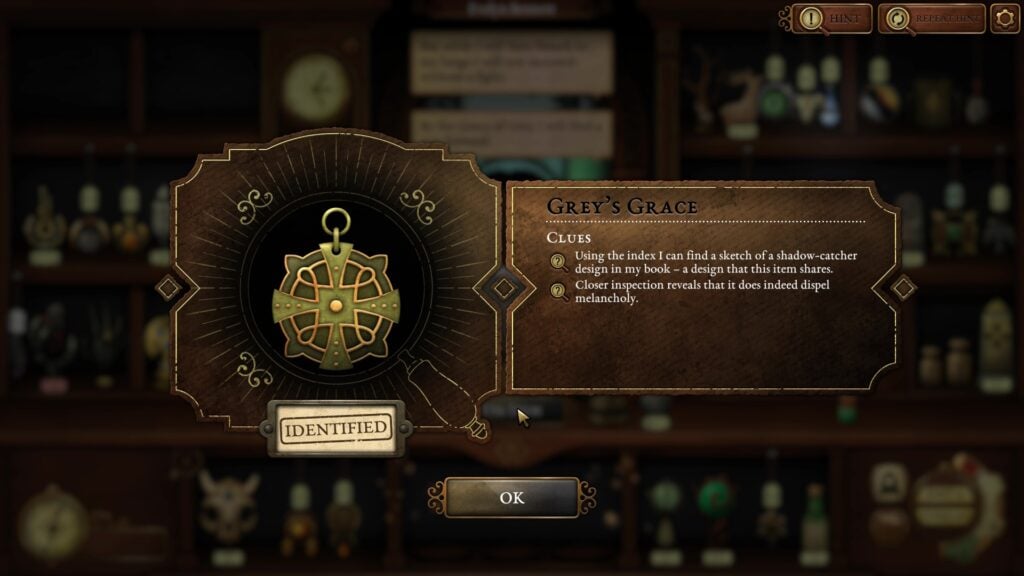Select the dispel melancholy clue icon

[x=559, y=290]
